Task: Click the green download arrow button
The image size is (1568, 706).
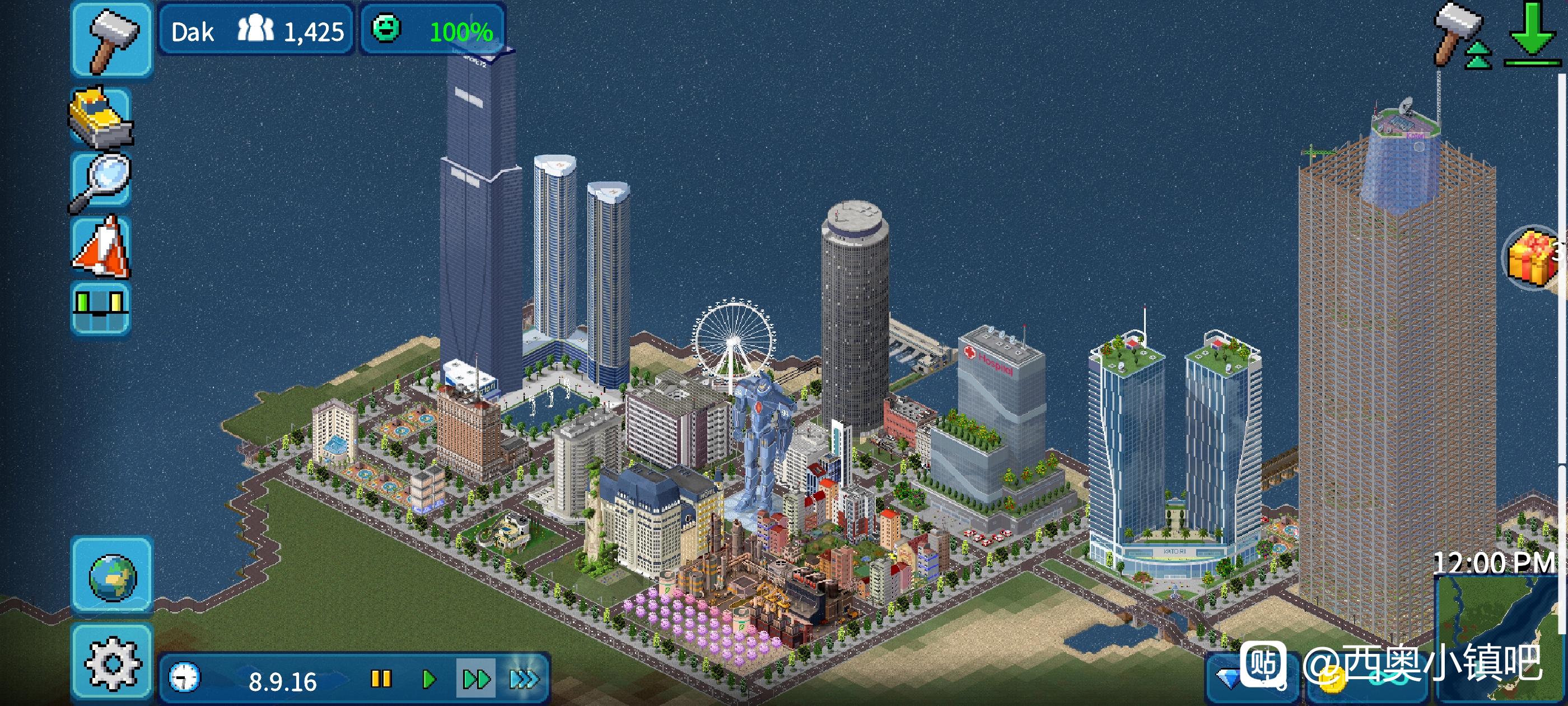Action: 1532,34
